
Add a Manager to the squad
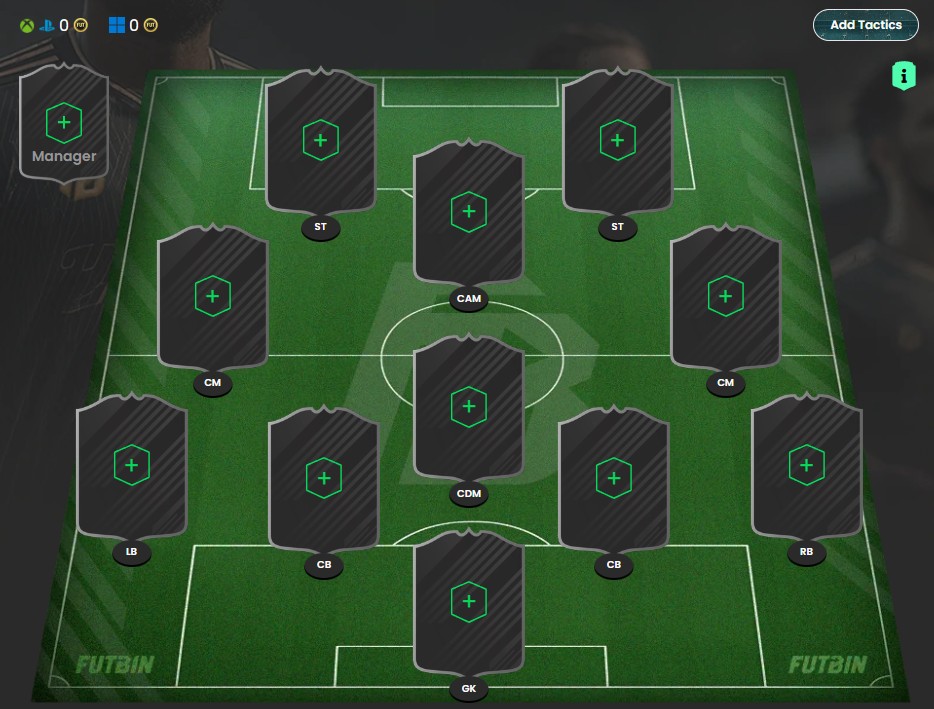(64, 123)
